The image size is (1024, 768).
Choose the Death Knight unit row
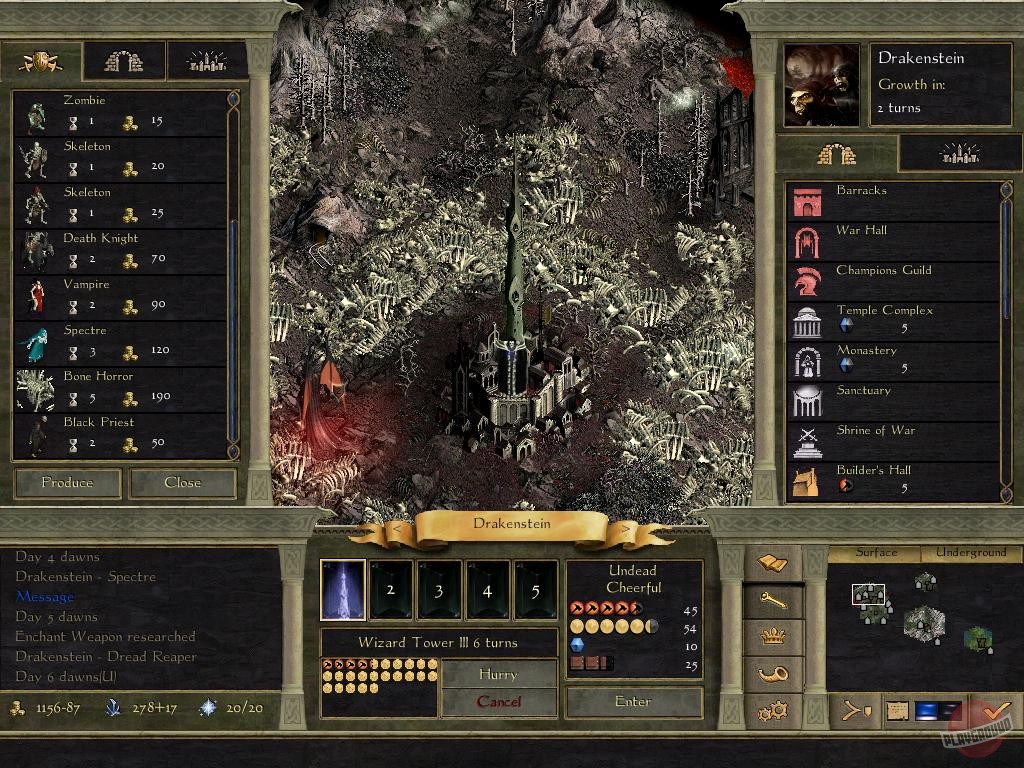[122, 250]
